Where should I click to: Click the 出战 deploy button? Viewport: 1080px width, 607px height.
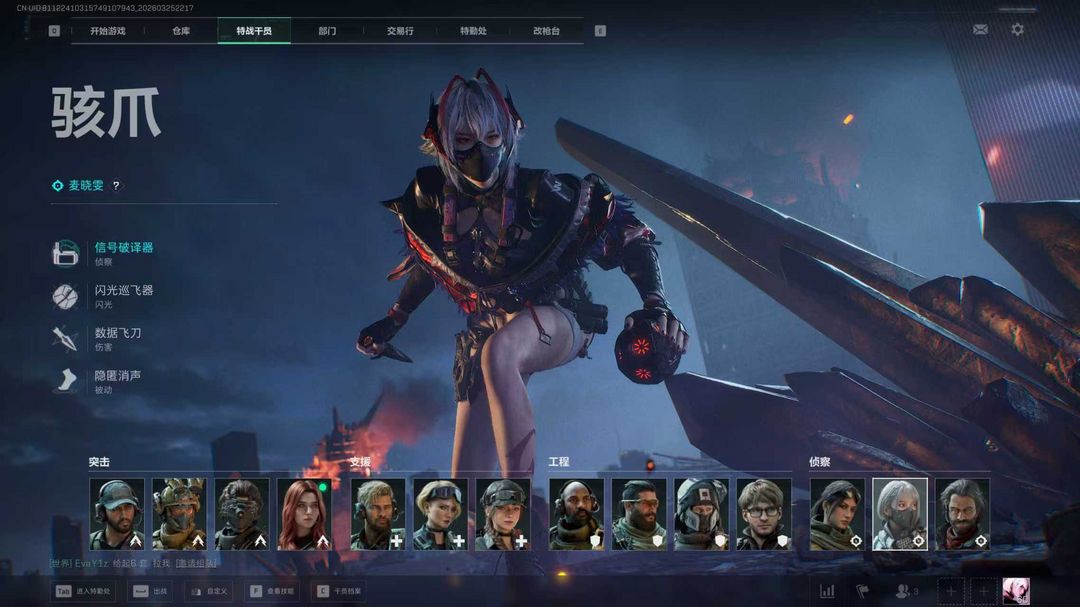click(152, 592)
